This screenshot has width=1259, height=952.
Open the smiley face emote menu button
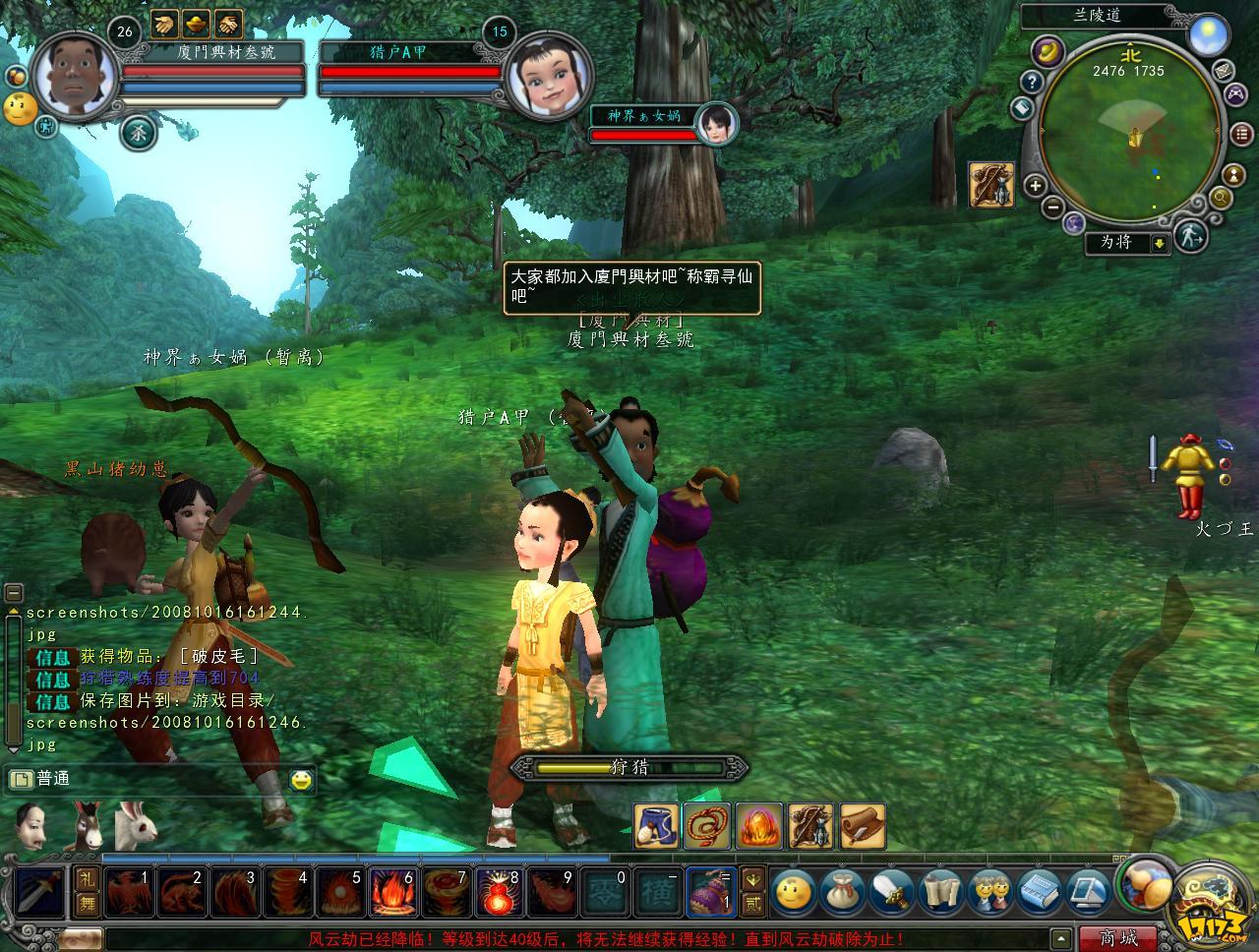tap(793, 892)
